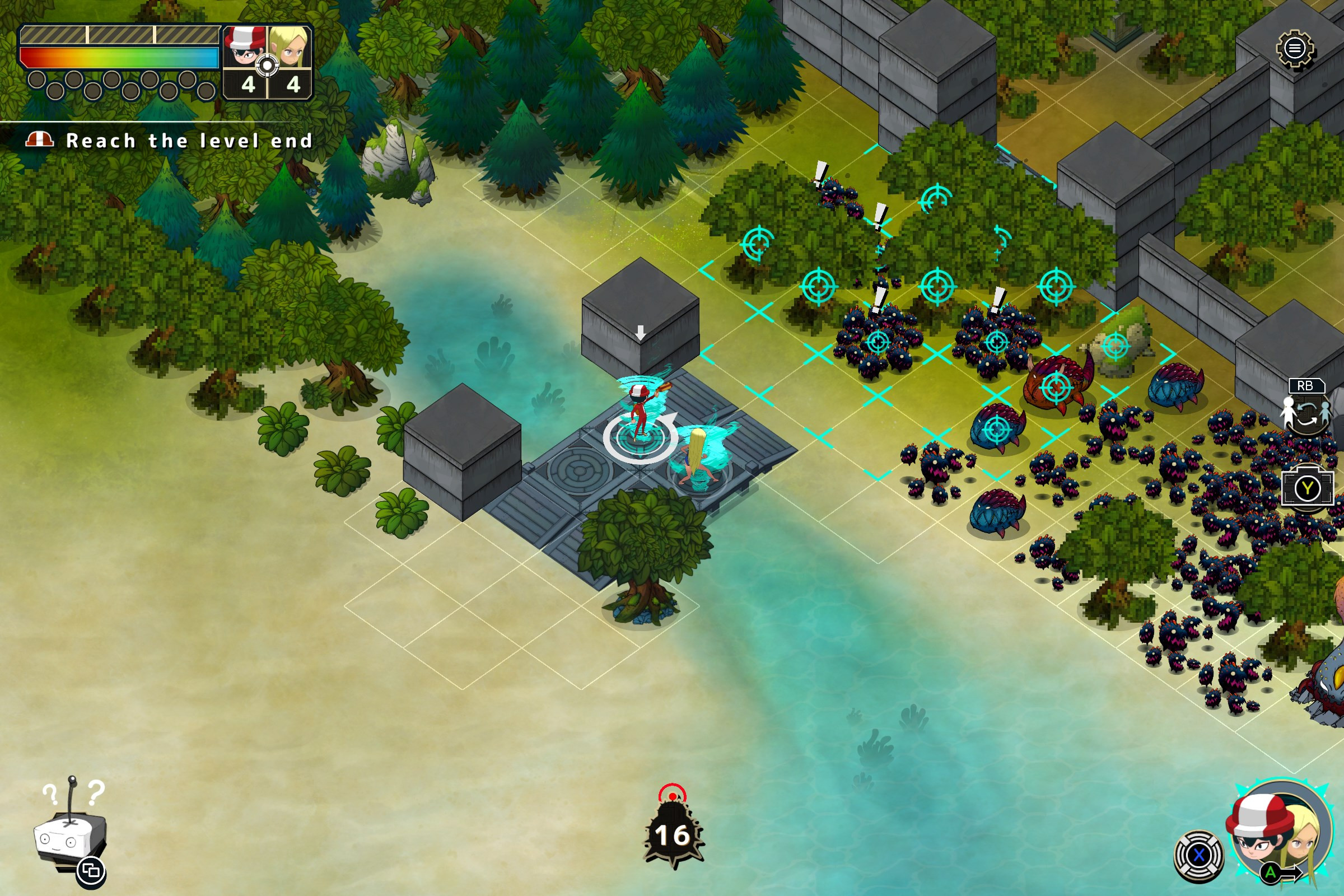Click the small window icon on the robot
This screenshot has width=1344, height=896.
(91, 871)
